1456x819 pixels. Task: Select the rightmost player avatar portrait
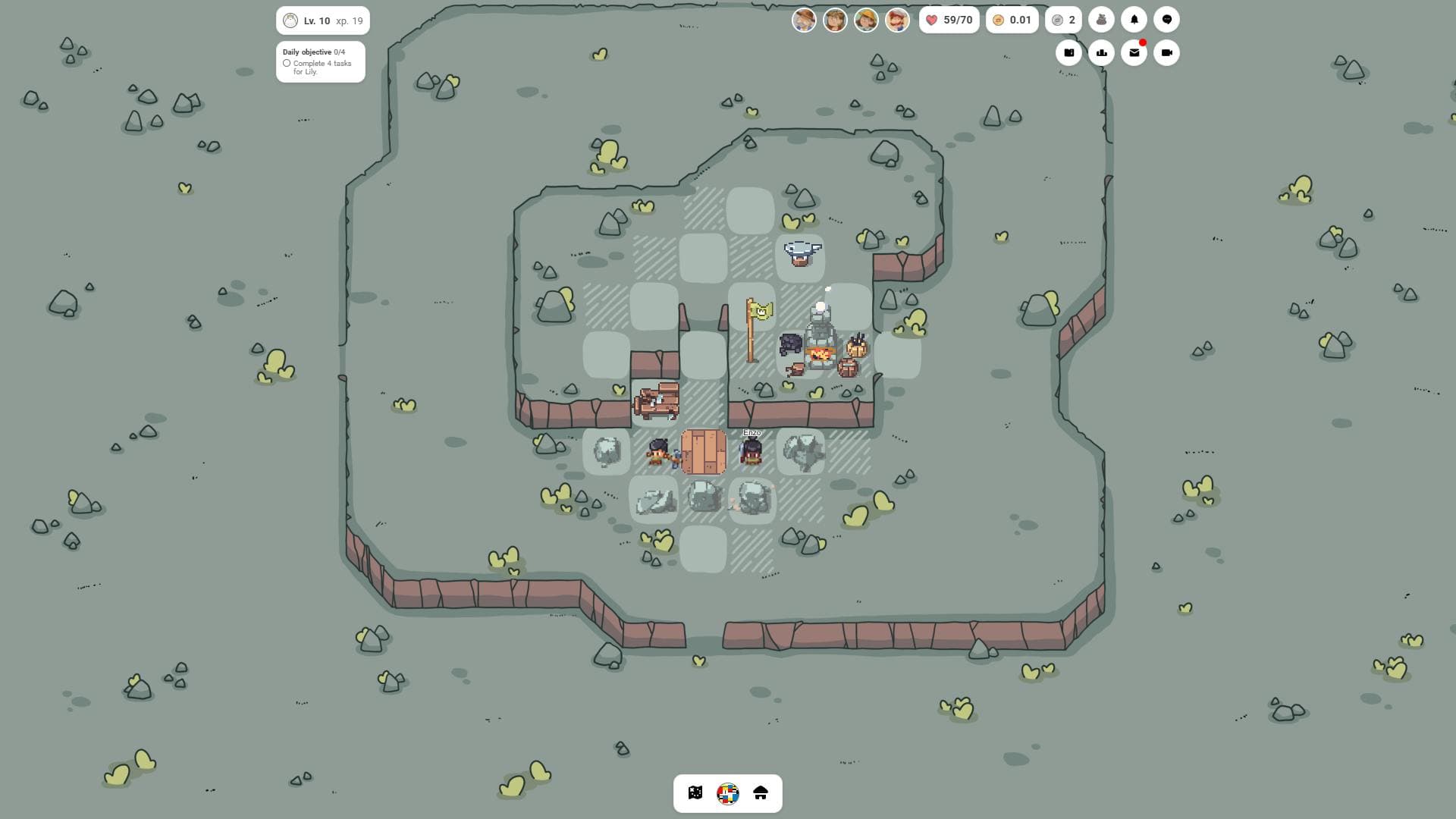point(898,20)
